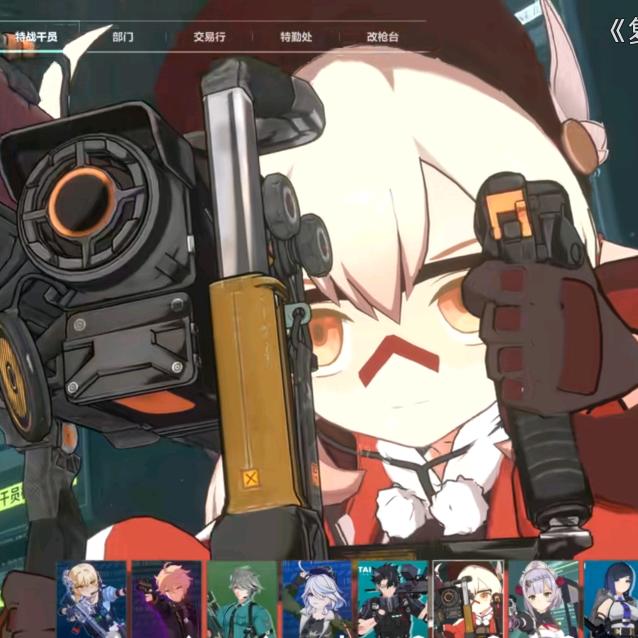Pick the grey-haired operator in green jacket
Viewport: 638px width, 638px height.
click(241, 599)
